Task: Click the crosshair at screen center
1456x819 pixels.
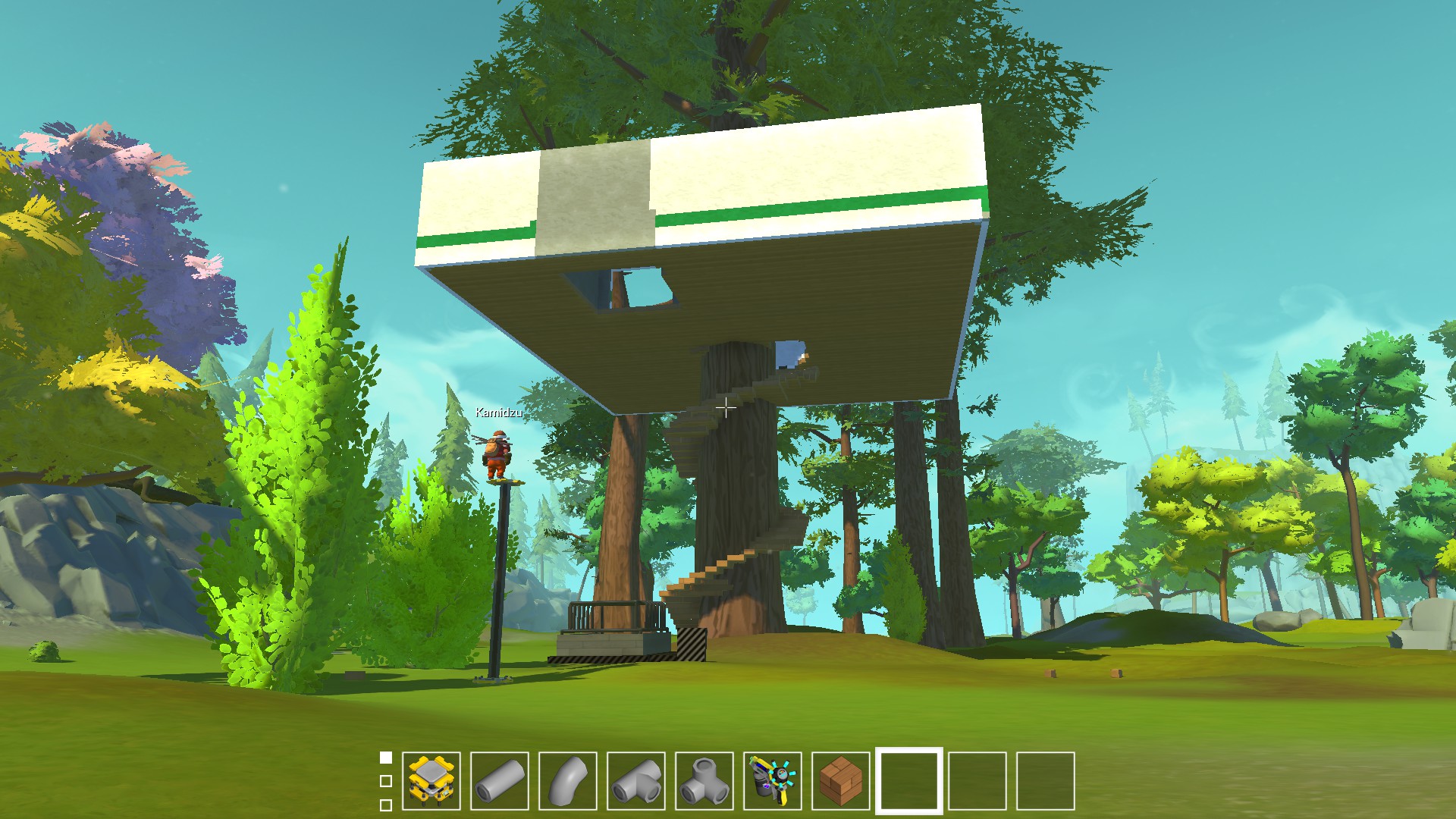Action: click(726, 408)
